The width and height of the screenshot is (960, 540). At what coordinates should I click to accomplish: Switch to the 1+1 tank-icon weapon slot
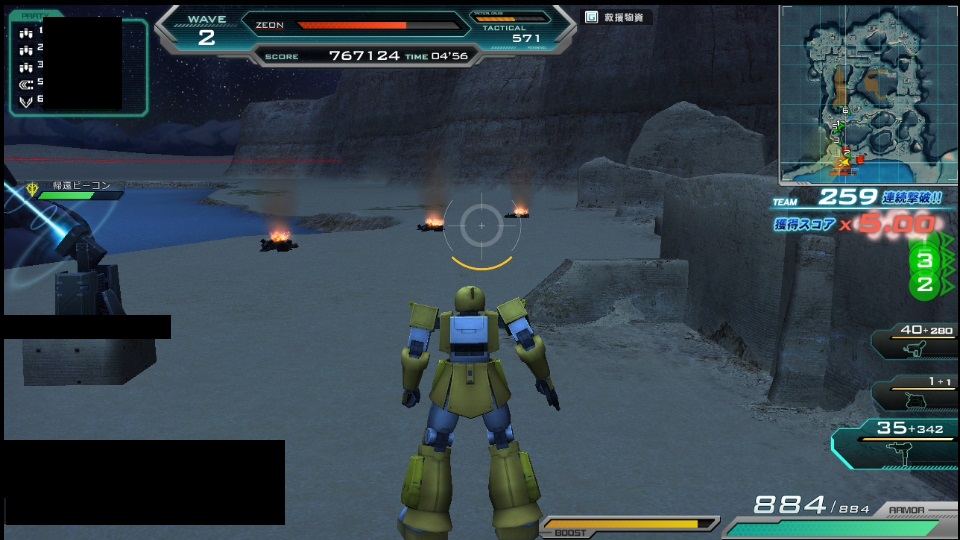913,393
